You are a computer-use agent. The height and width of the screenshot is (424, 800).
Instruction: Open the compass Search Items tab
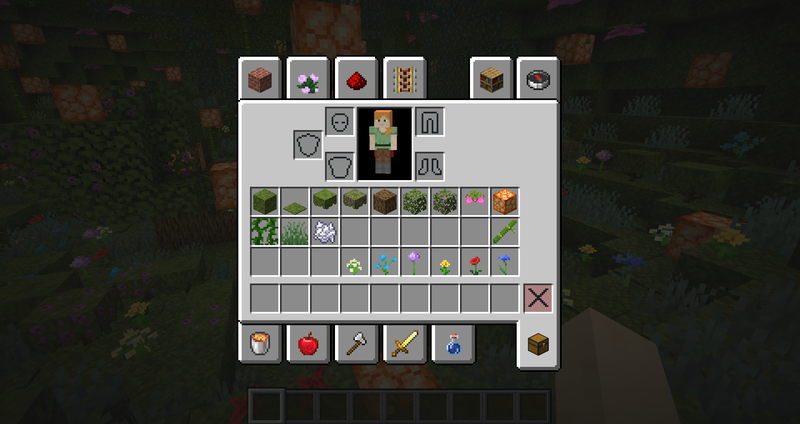(538, 80)
